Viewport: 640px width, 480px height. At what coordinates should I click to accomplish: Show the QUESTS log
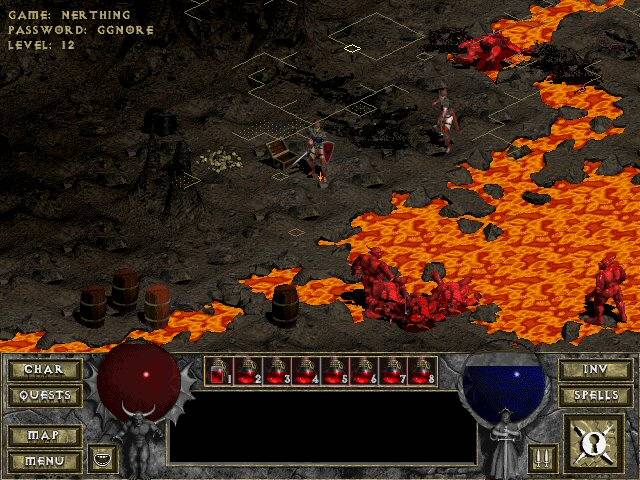click(x=44, y=395)
